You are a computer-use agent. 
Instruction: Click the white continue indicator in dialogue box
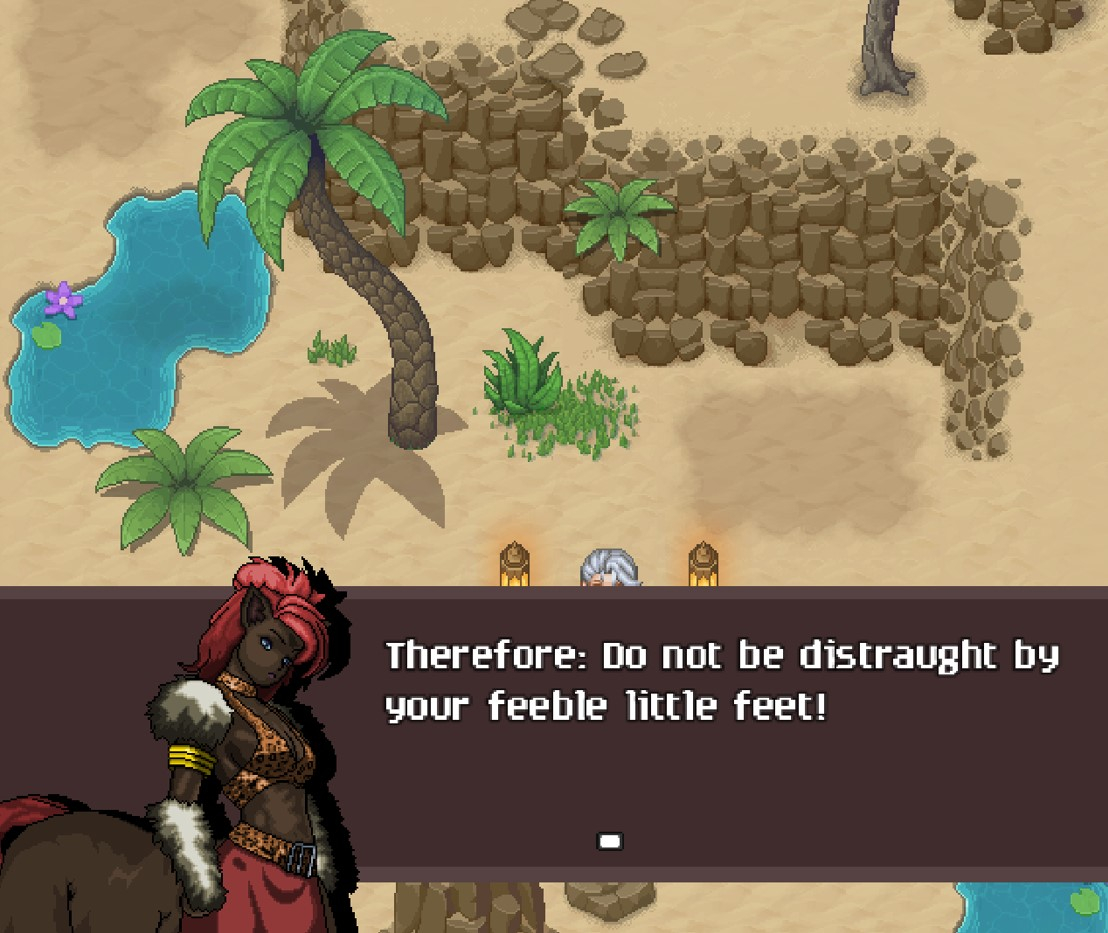coord(610,841)
